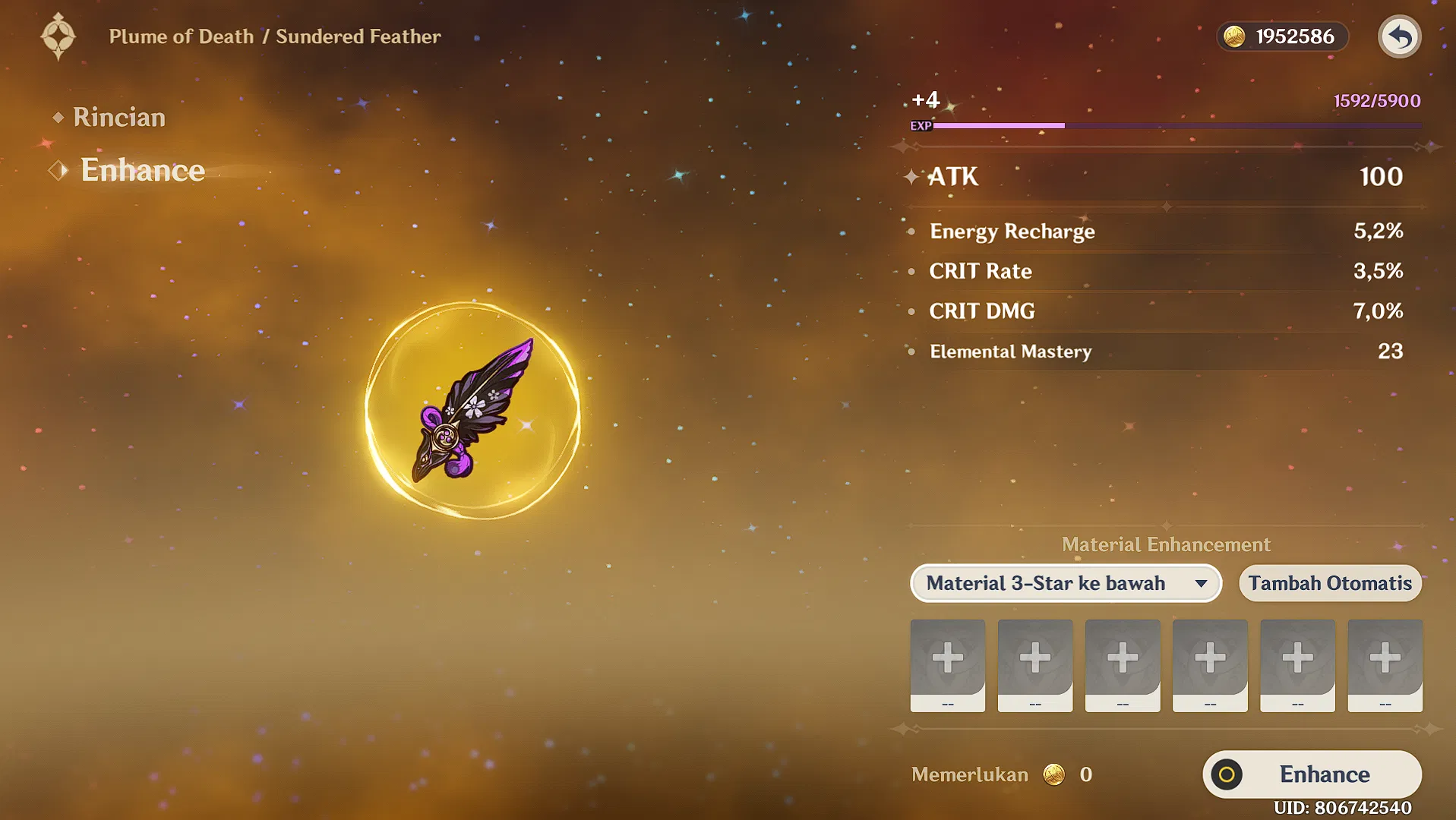
Task: Click the Tambah Otomatis button
Action: click(x=1329, y=583)
